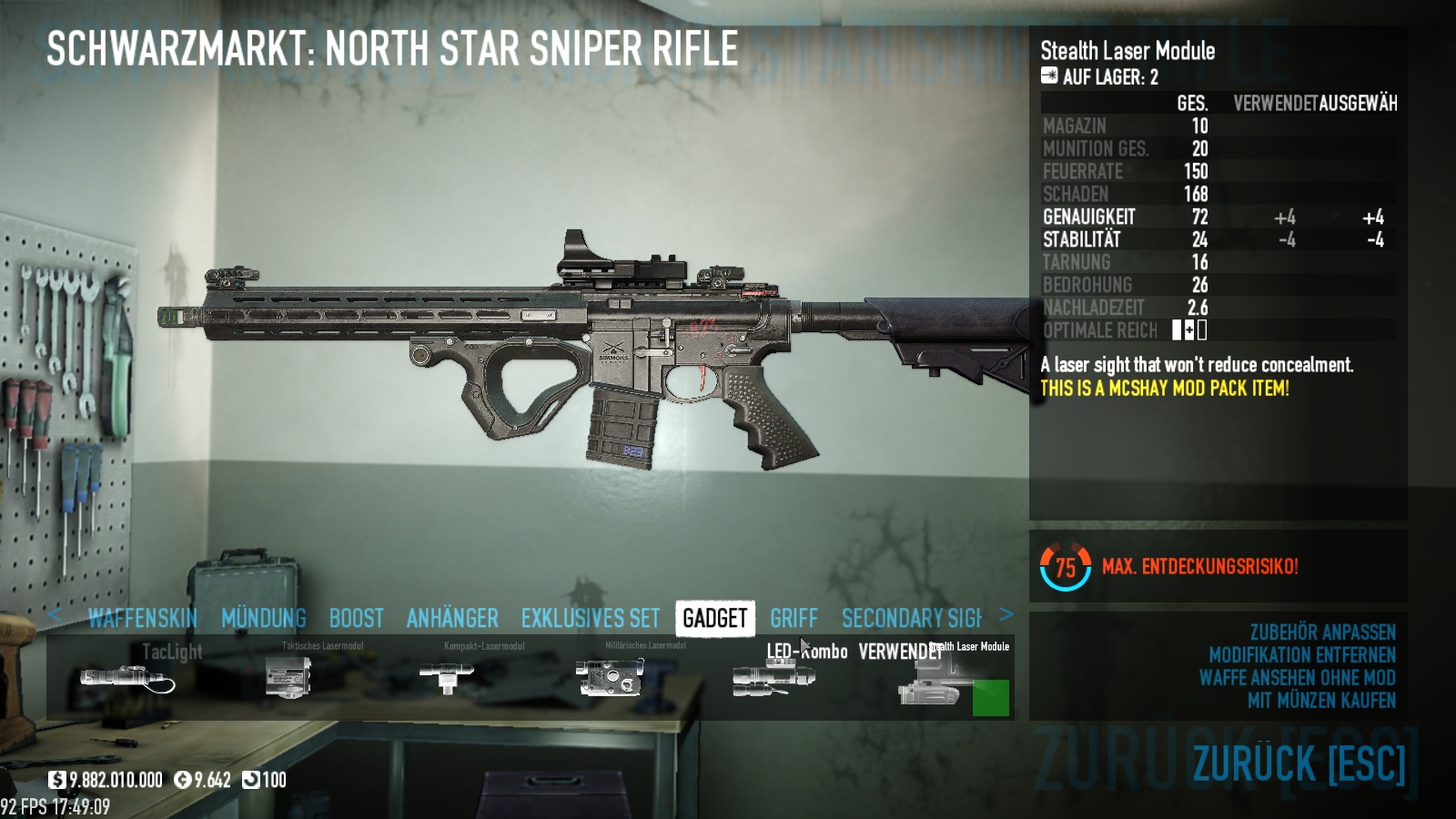This screenshot has height=819, width=1456.
Task: Show the Anhänger category
Action: [x=452, y=619]
